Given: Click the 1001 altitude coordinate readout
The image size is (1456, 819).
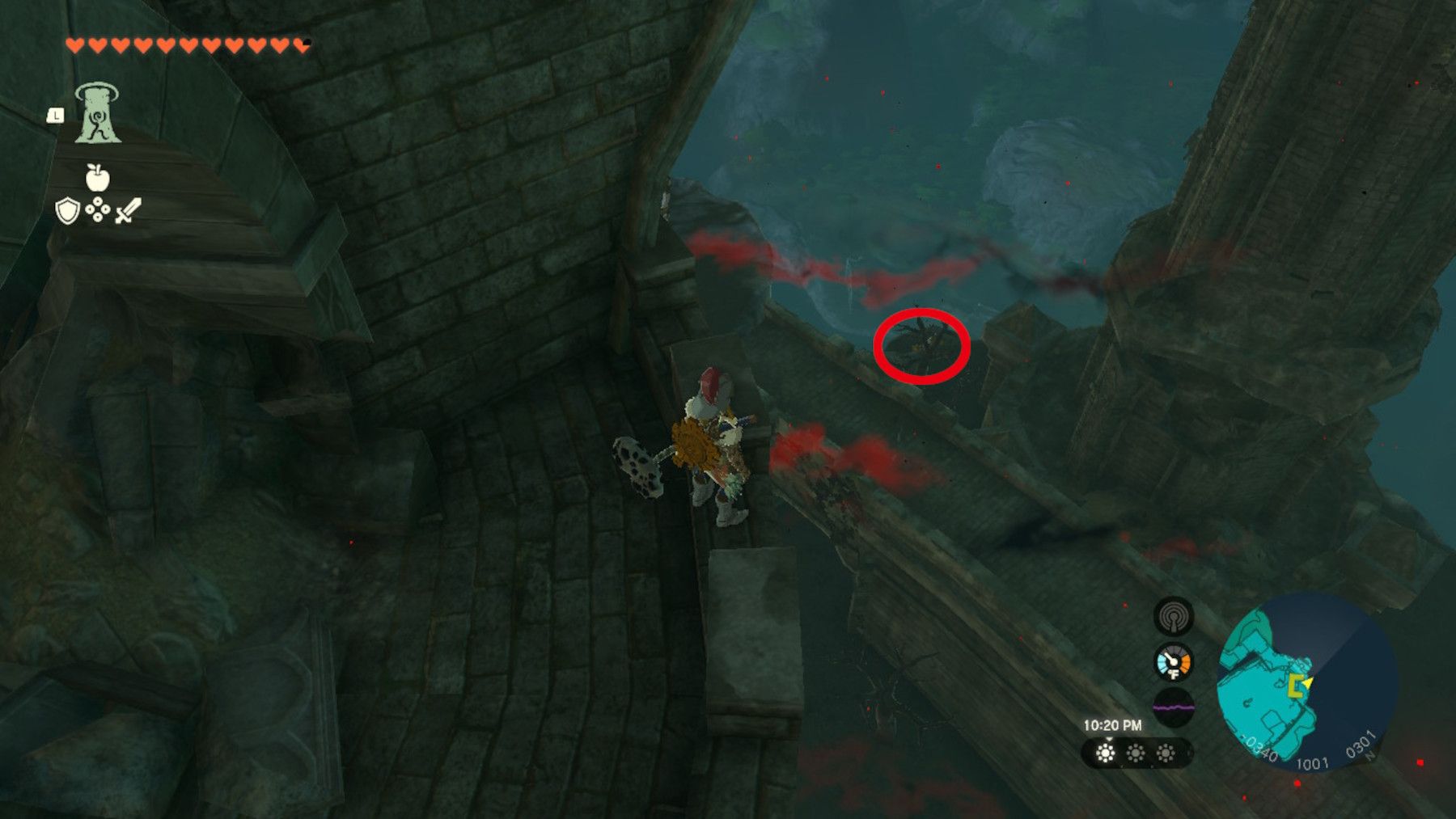Looking at the screenshot, I should coord(1314,762).
